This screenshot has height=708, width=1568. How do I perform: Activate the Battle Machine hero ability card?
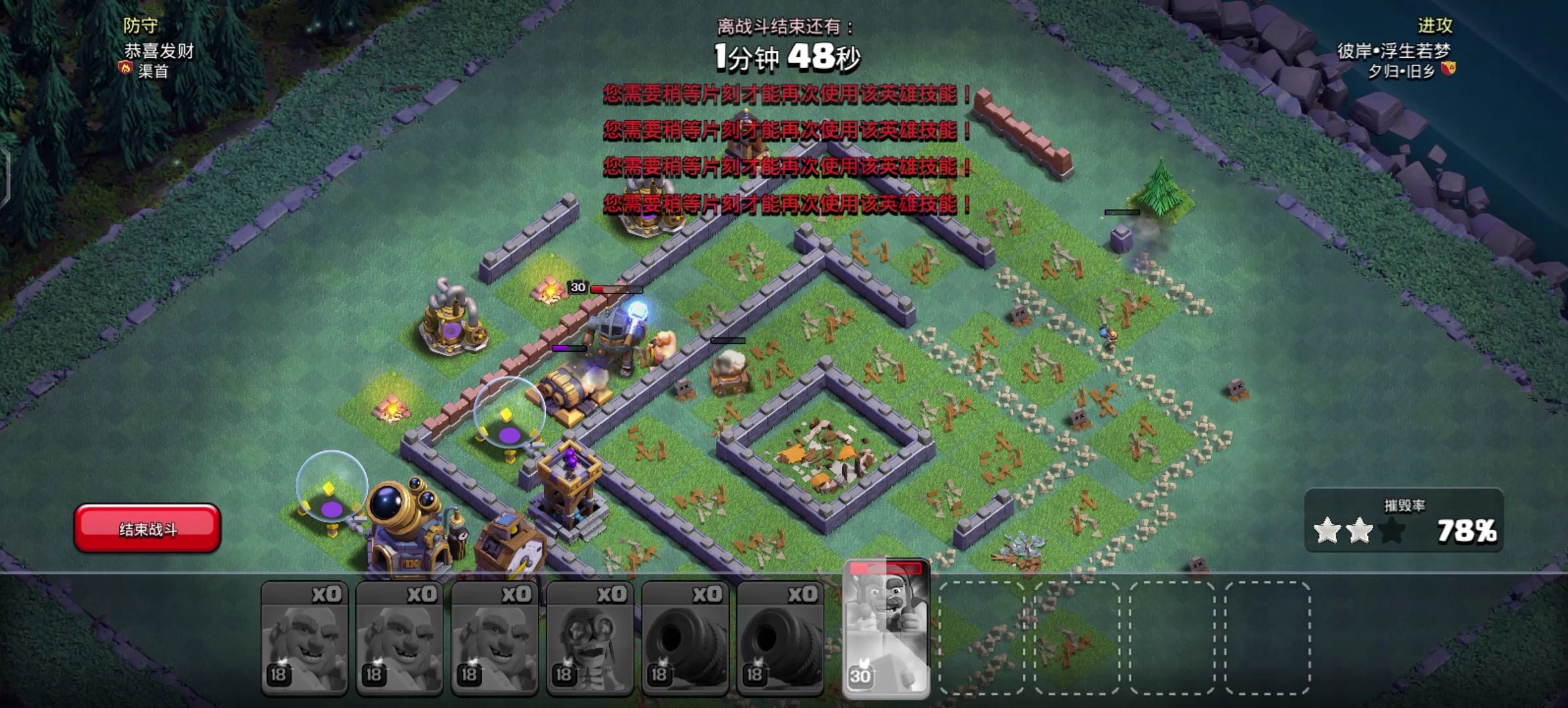point(886,628)
